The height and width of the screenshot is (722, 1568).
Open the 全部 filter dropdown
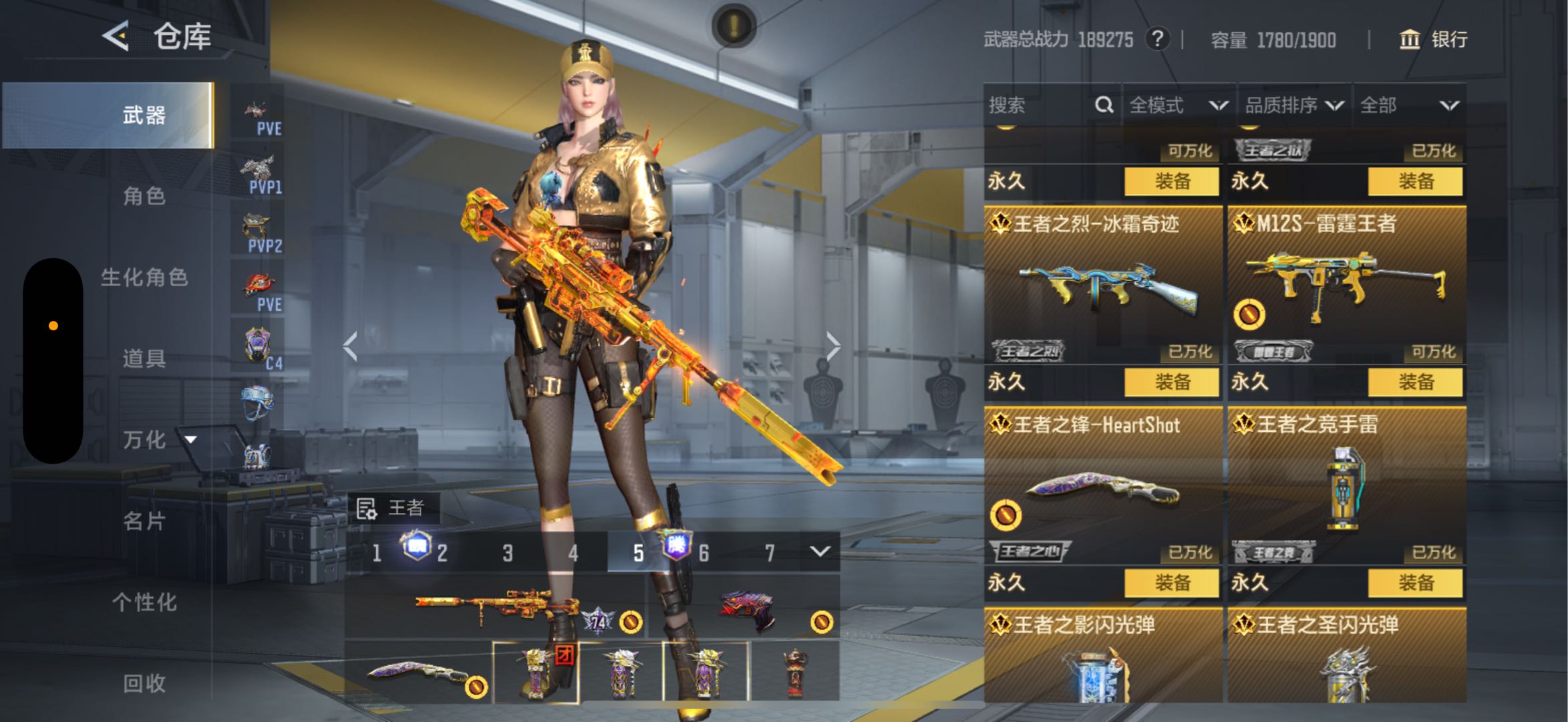click(x=1408, y=105)
